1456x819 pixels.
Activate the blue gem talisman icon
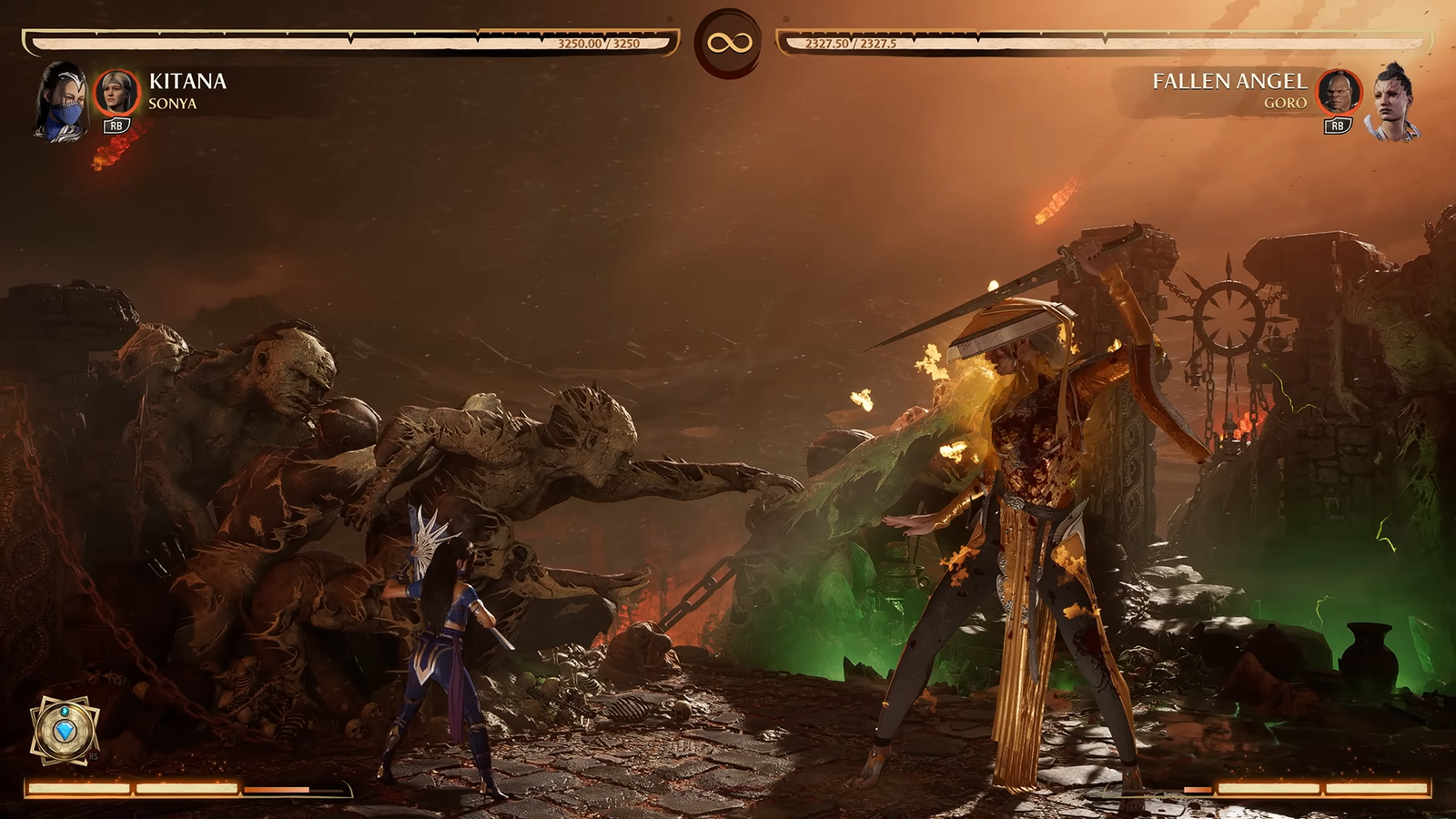[64, 730]
